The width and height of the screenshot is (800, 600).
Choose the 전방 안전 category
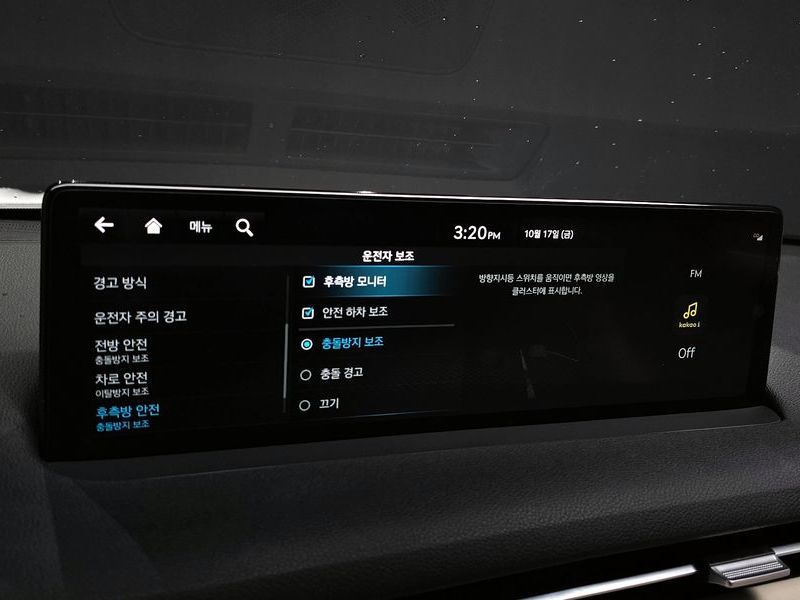[x=122, y=350]
